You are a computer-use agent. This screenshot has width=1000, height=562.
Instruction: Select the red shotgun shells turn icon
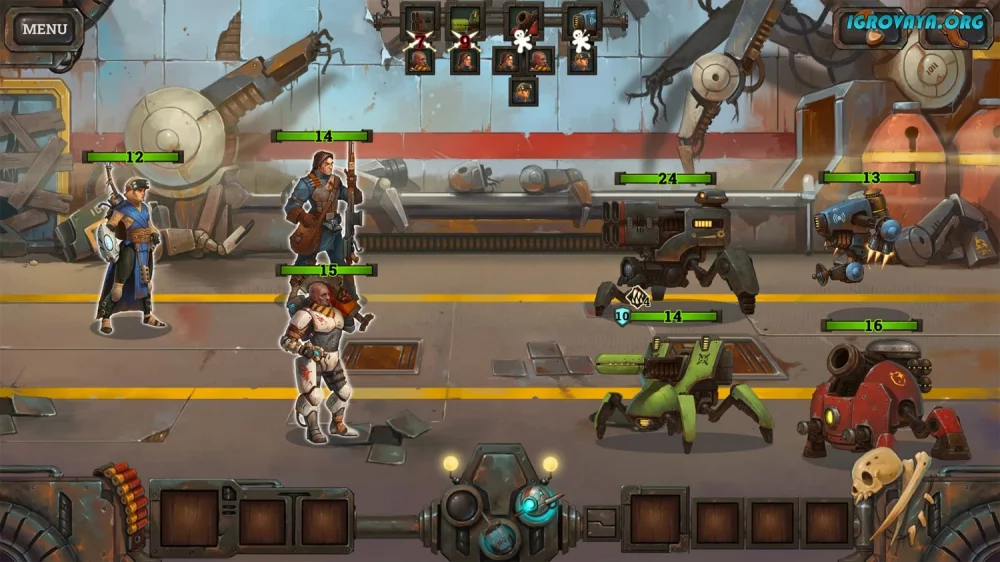pyautogui.click(x=421, y=20)
